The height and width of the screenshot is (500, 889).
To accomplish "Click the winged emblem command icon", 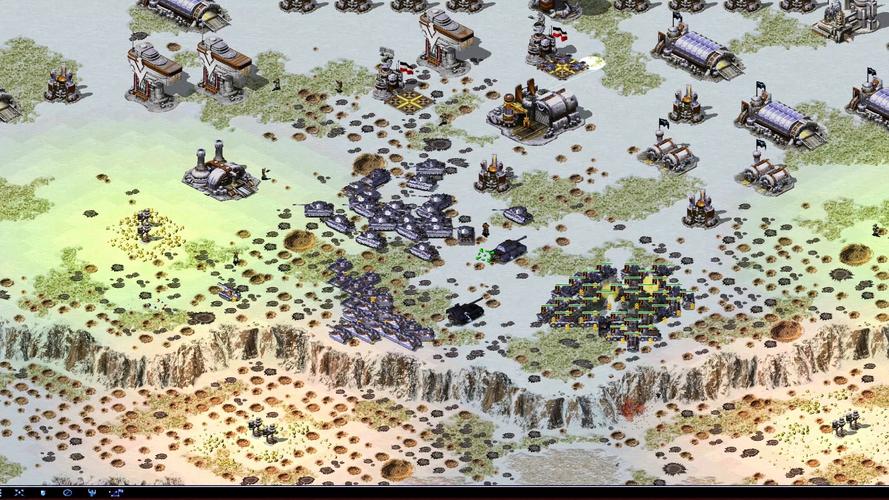I will tap(92, 493).
